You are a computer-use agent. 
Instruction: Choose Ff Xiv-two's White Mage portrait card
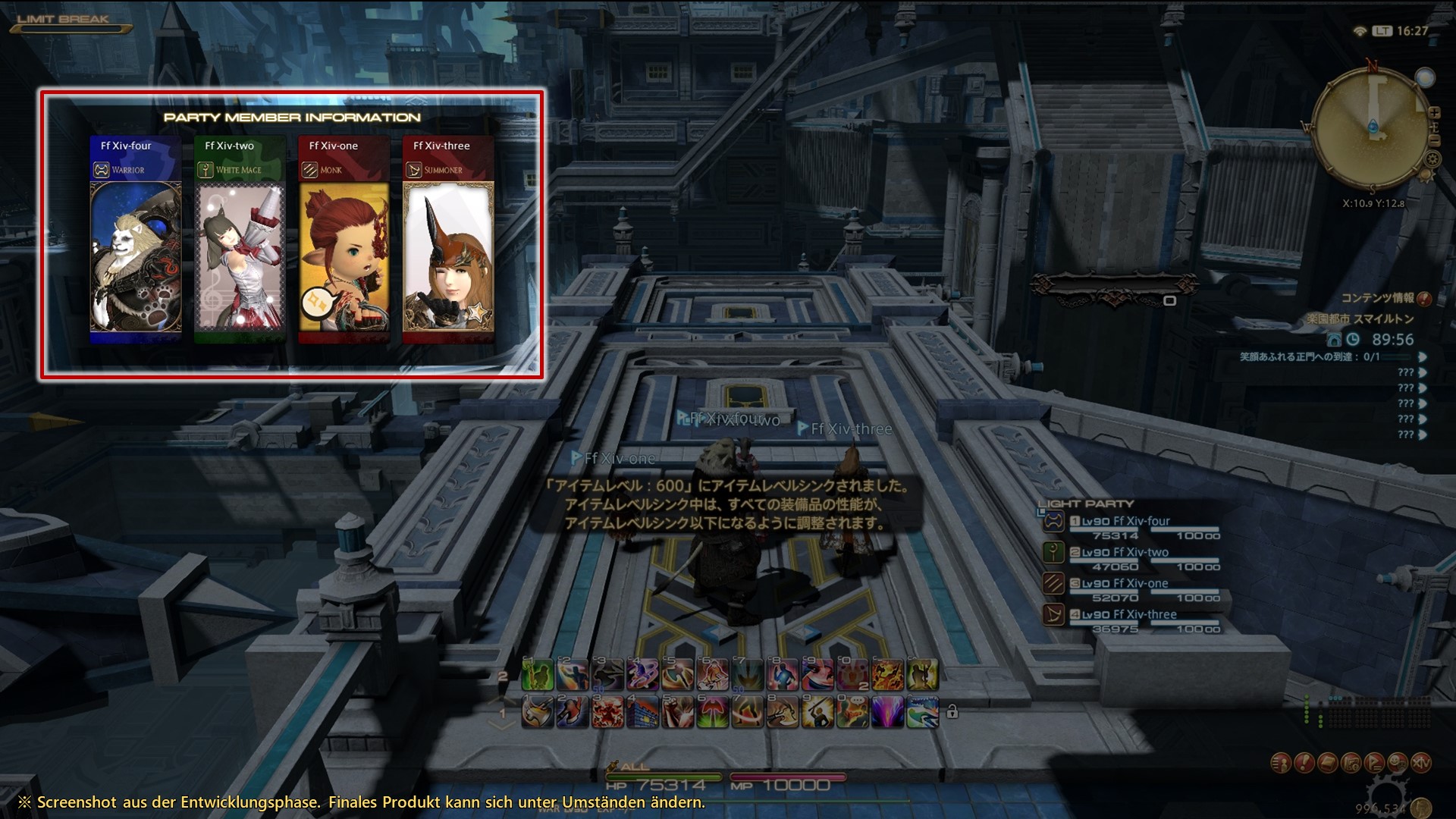coord(240,257)
